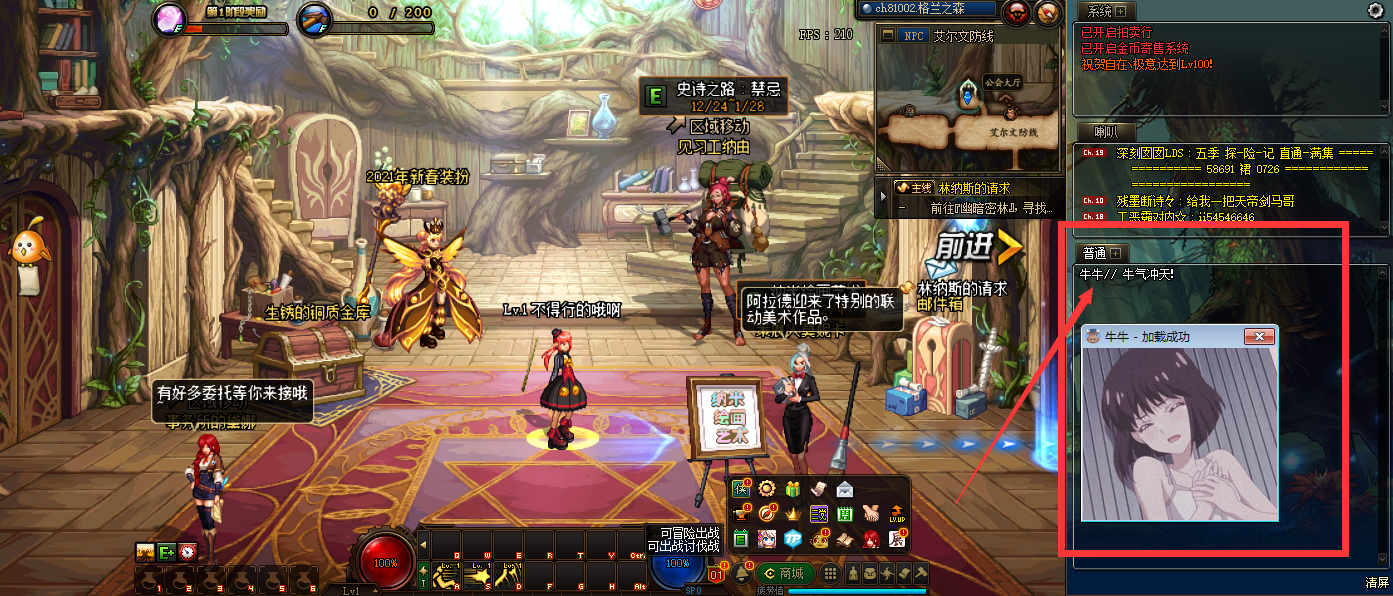Open the blue TP icon
This screenshot has height=596, width=1393.
[x=793, y=539]
